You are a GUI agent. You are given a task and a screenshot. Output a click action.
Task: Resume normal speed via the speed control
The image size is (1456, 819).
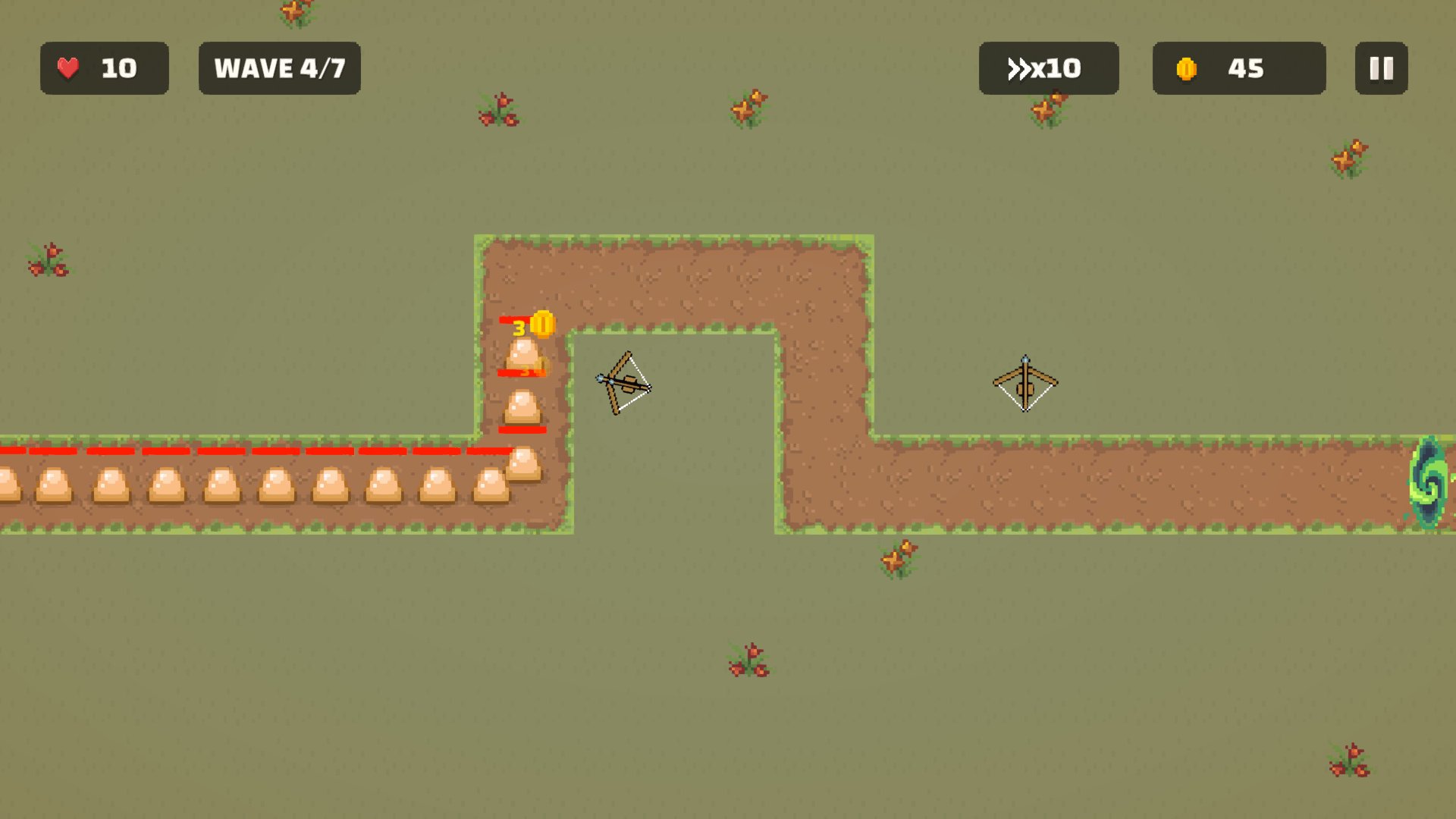[x=1049, y=68]
